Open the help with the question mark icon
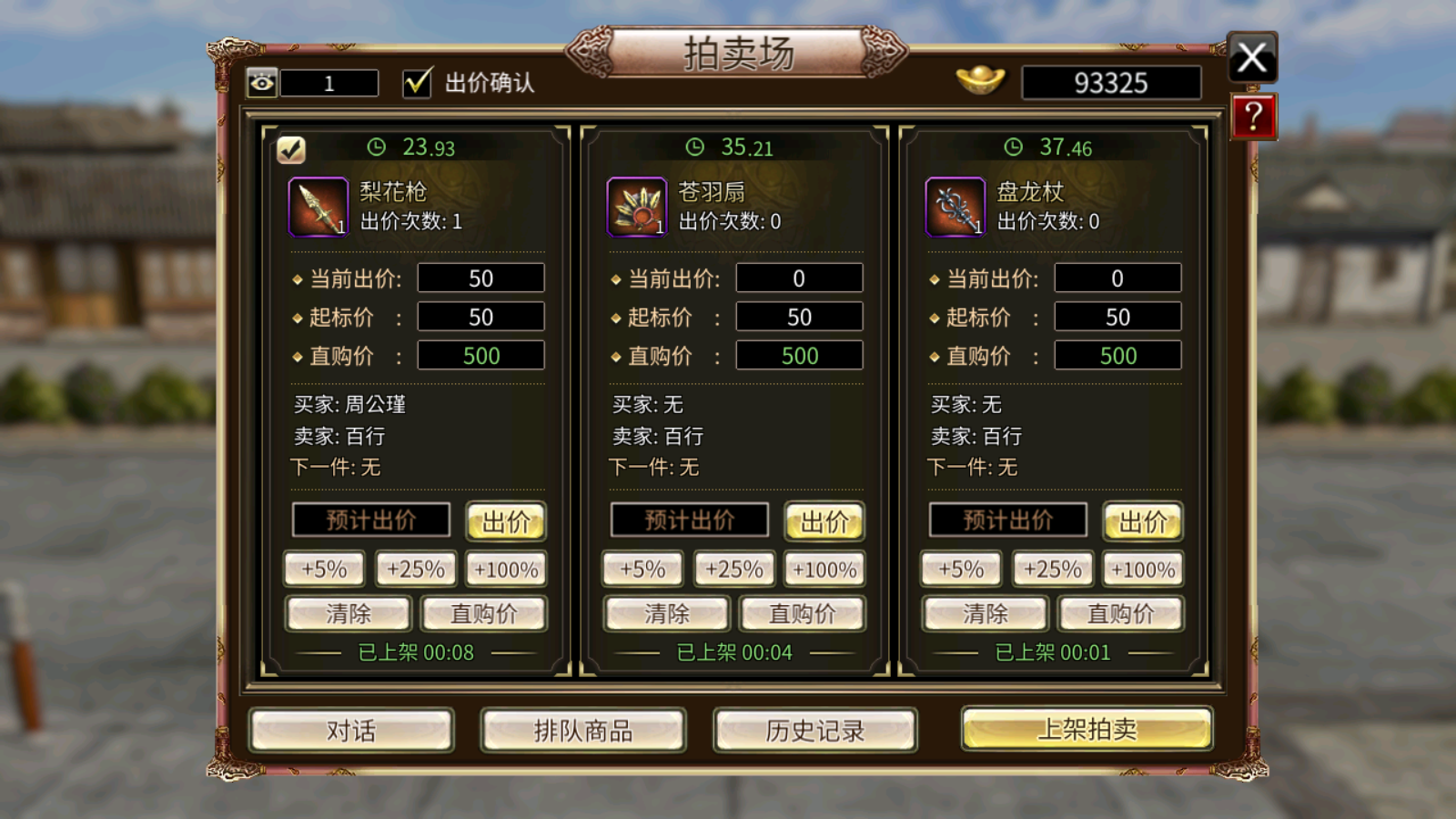The image size is (1456, 819). click(x=1253, y=116)
